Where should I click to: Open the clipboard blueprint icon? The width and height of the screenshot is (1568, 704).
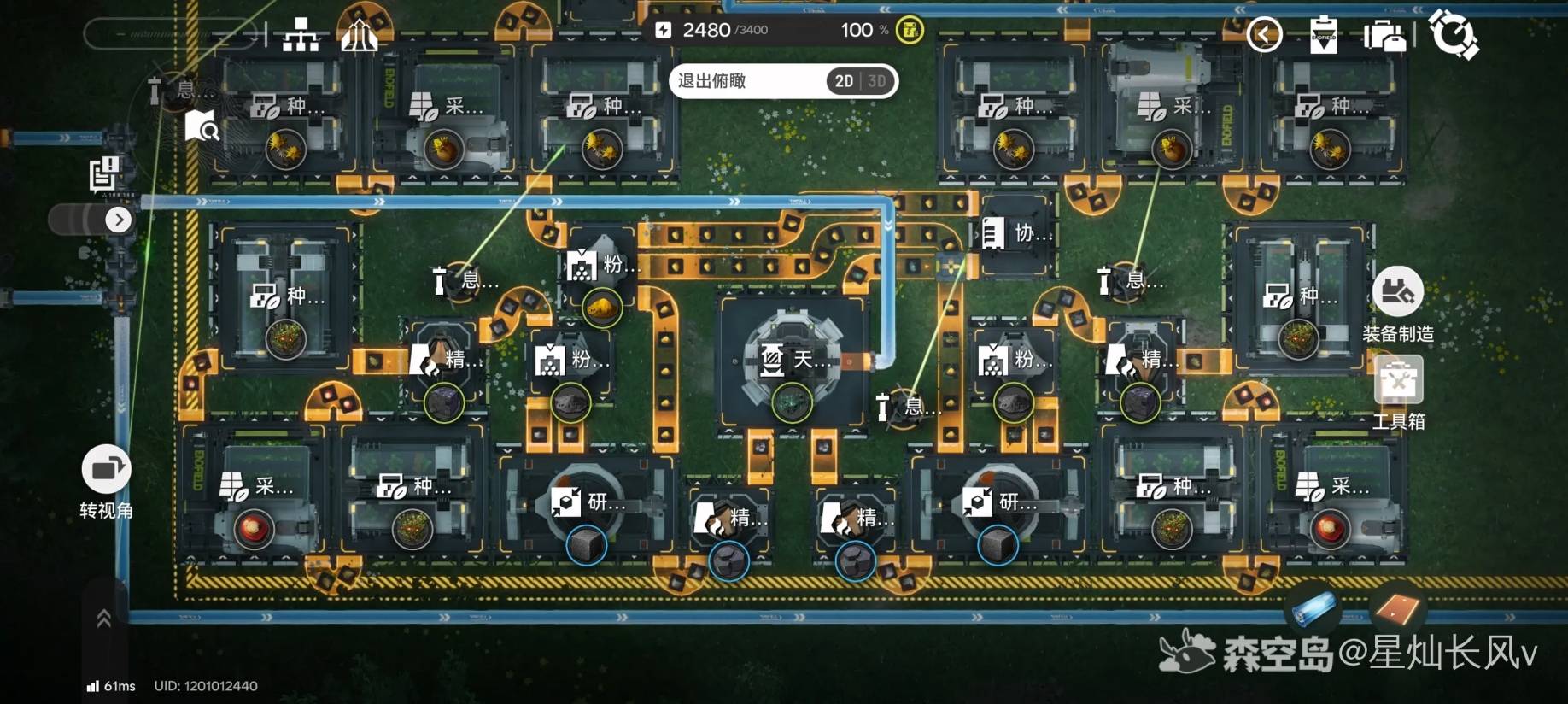pyautogui.click(x=1323, y=35)
